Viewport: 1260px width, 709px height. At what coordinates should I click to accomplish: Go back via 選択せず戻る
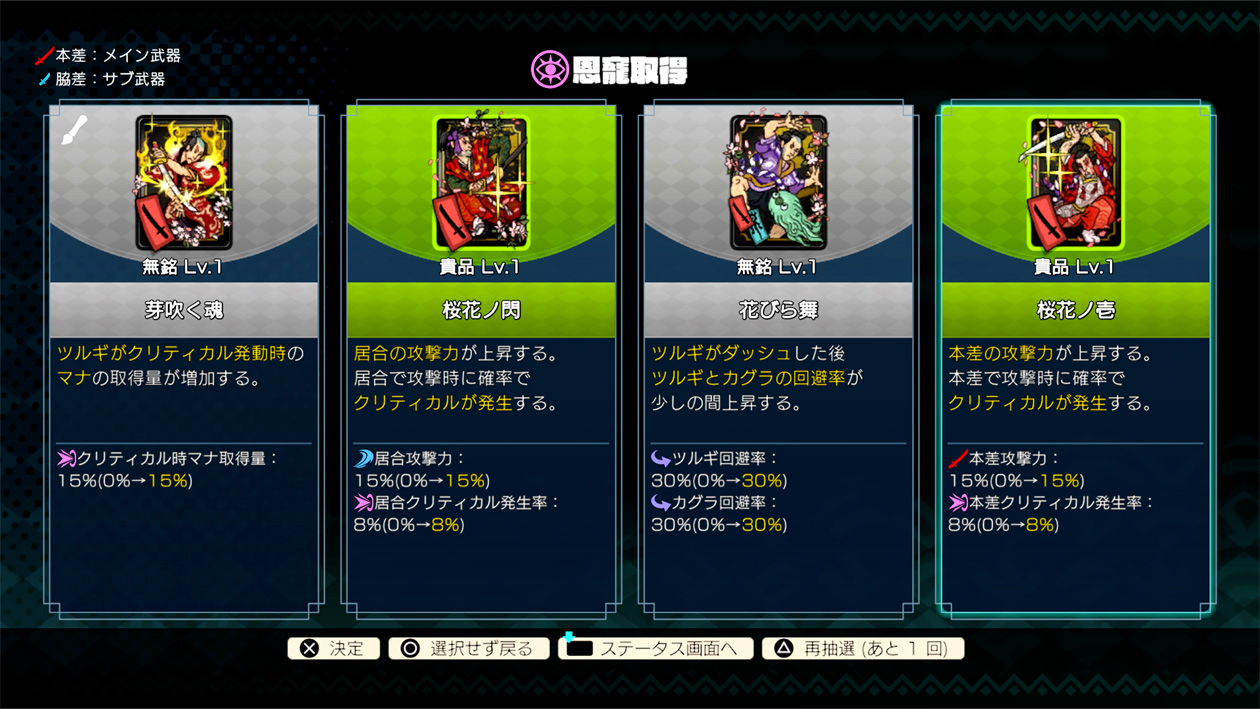tap(468, 648)
